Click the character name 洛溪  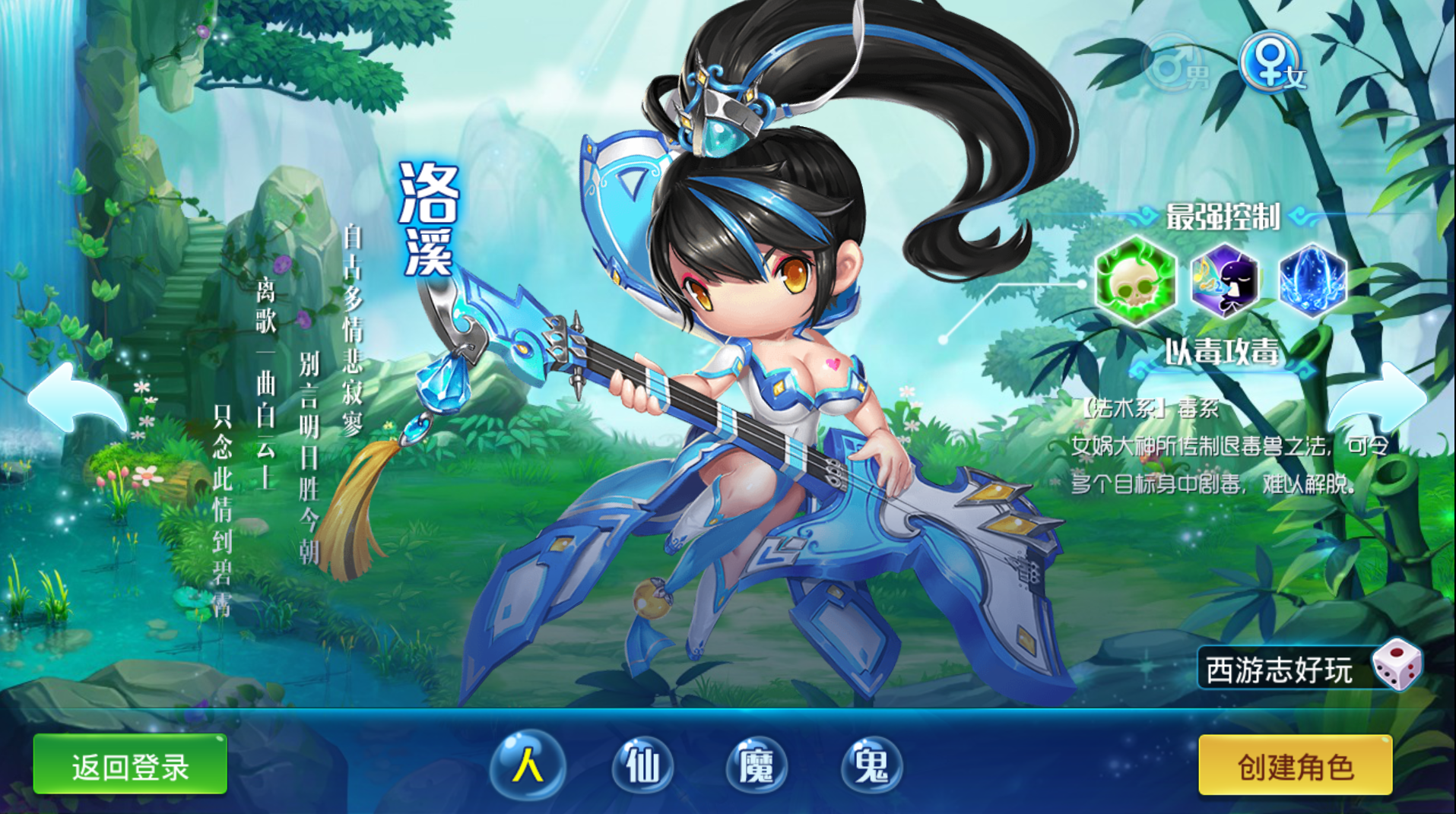pos(426,220)
